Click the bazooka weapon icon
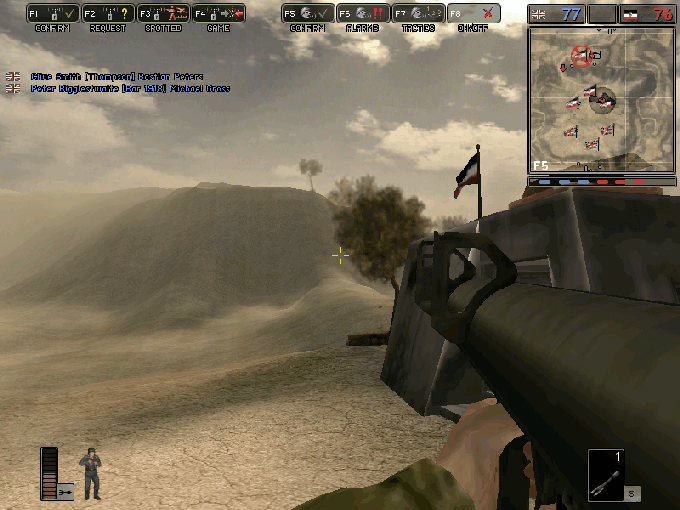Viewport: 680px width, 510px height. coord(606,475)
